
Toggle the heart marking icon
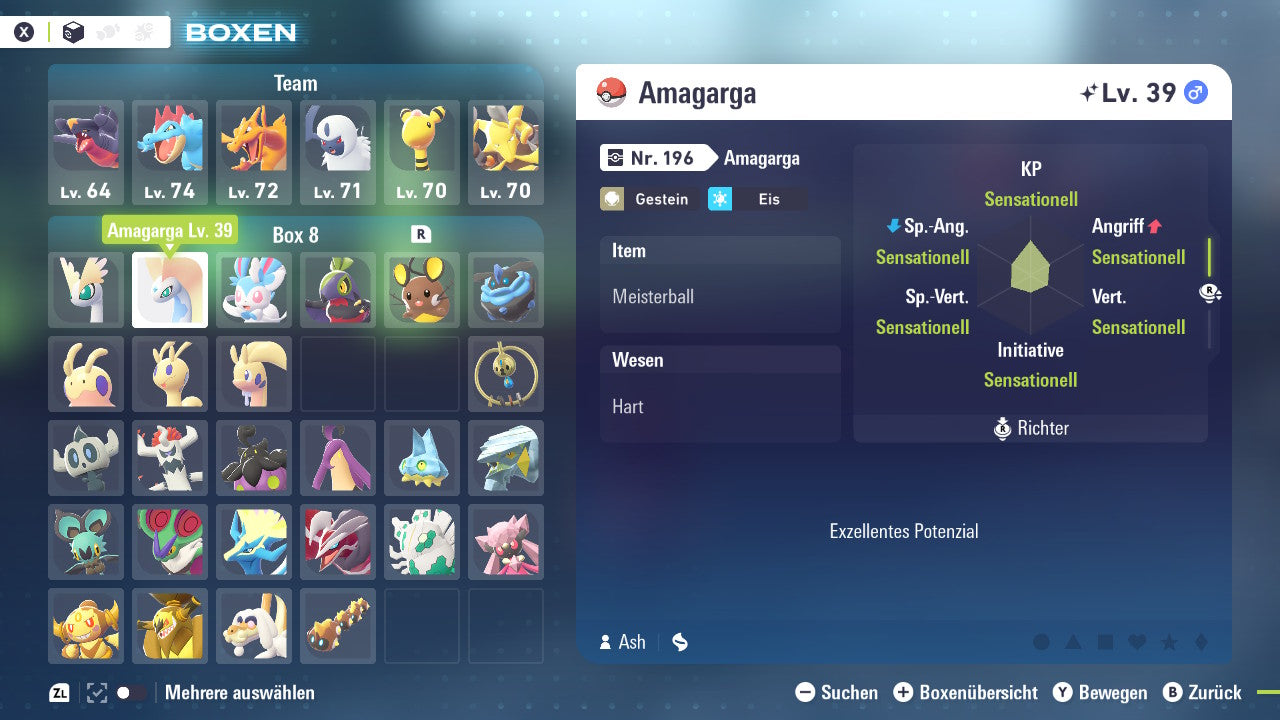1139,643
